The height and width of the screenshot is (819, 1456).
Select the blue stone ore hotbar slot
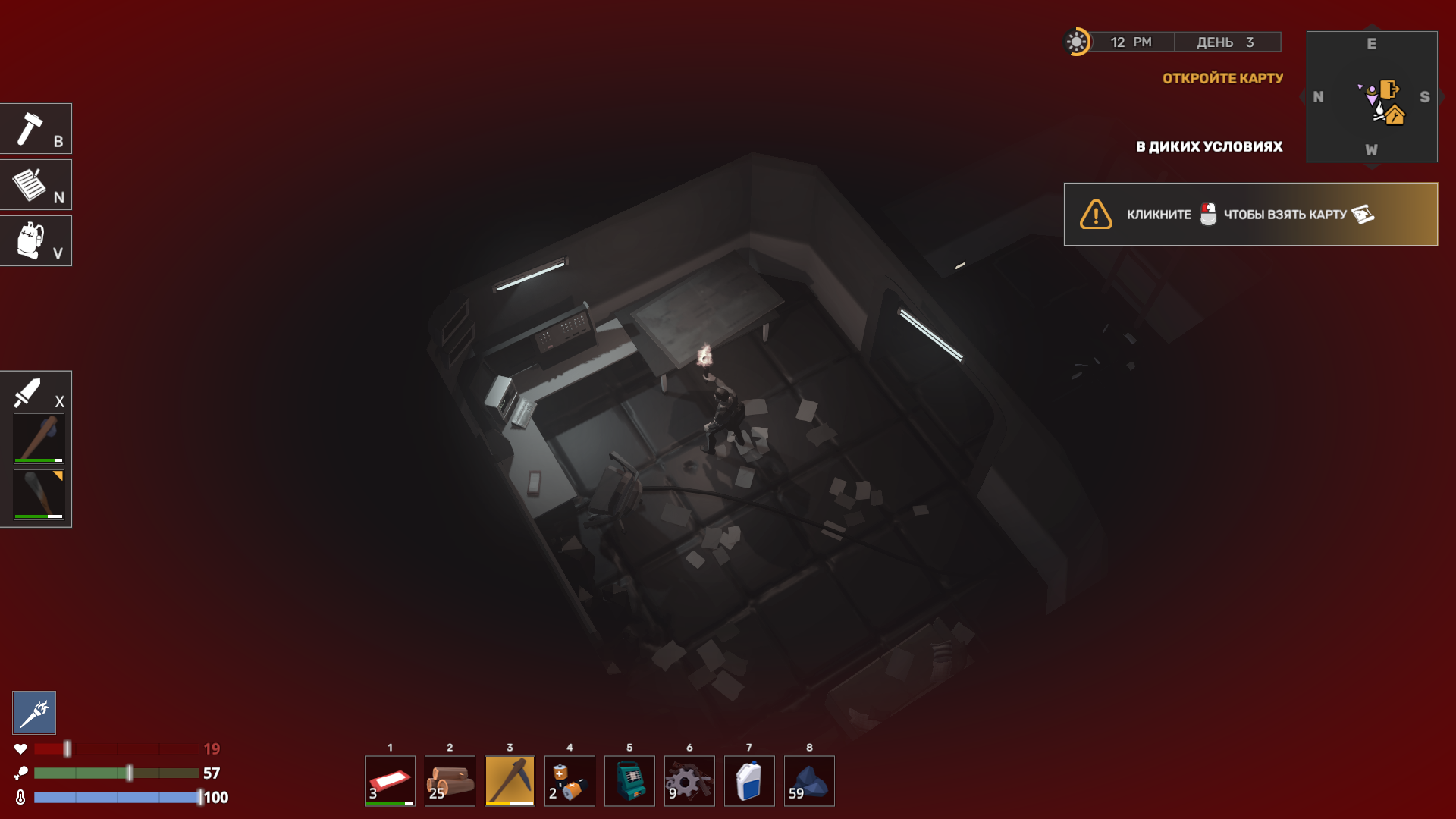(x=809, y=780)
